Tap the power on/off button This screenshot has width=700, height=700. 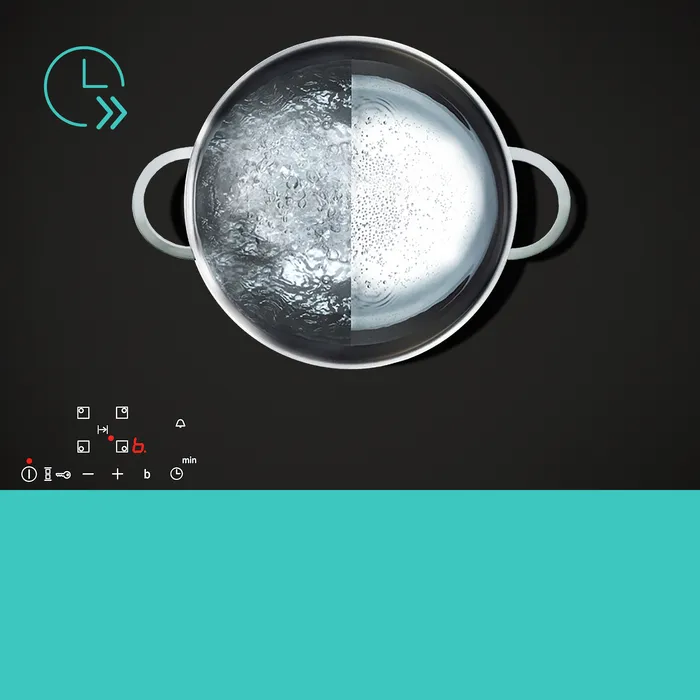(x=29, y=474)
